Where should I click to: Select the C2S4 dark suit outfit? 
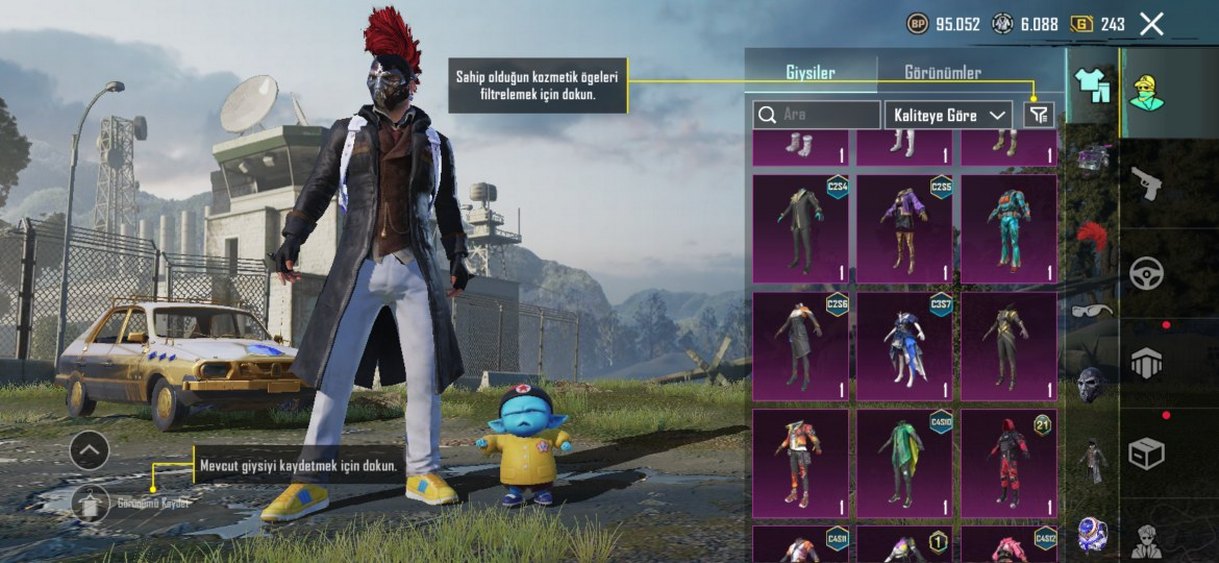pyautogui.click(x=800, y=229)
